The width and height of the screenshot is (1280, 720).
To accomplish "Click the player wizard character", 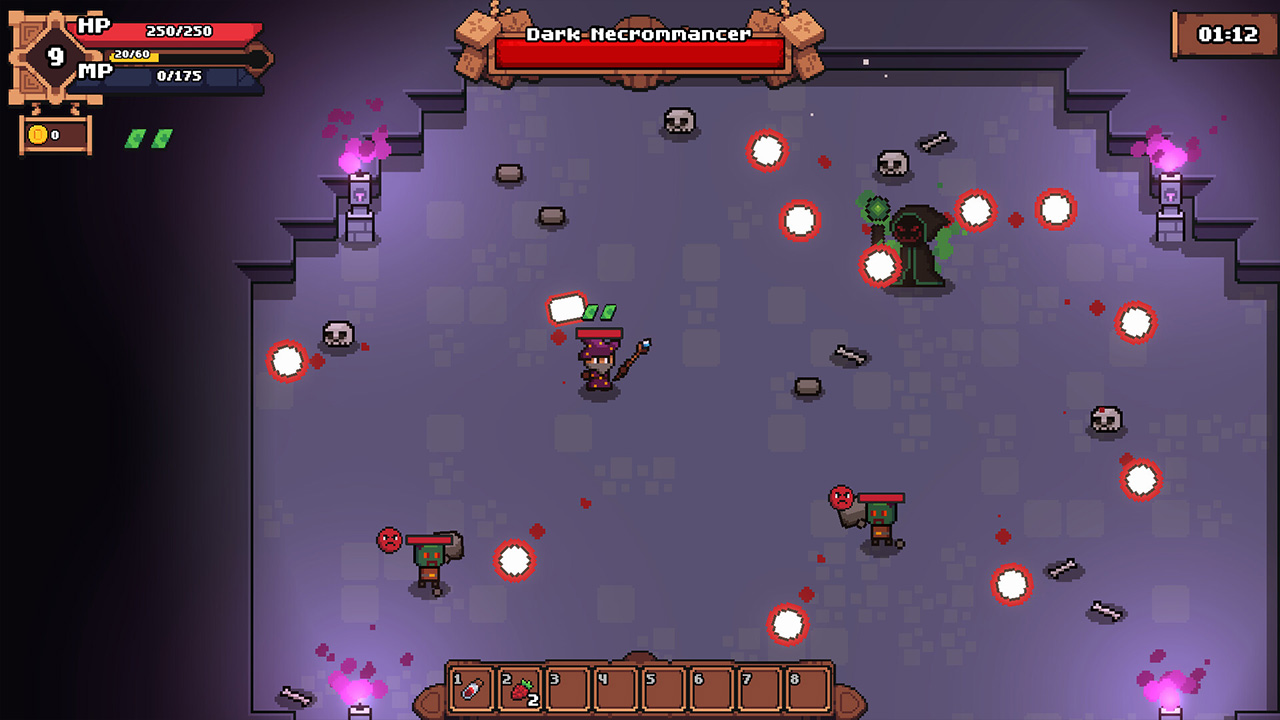I will coord(598,365).
